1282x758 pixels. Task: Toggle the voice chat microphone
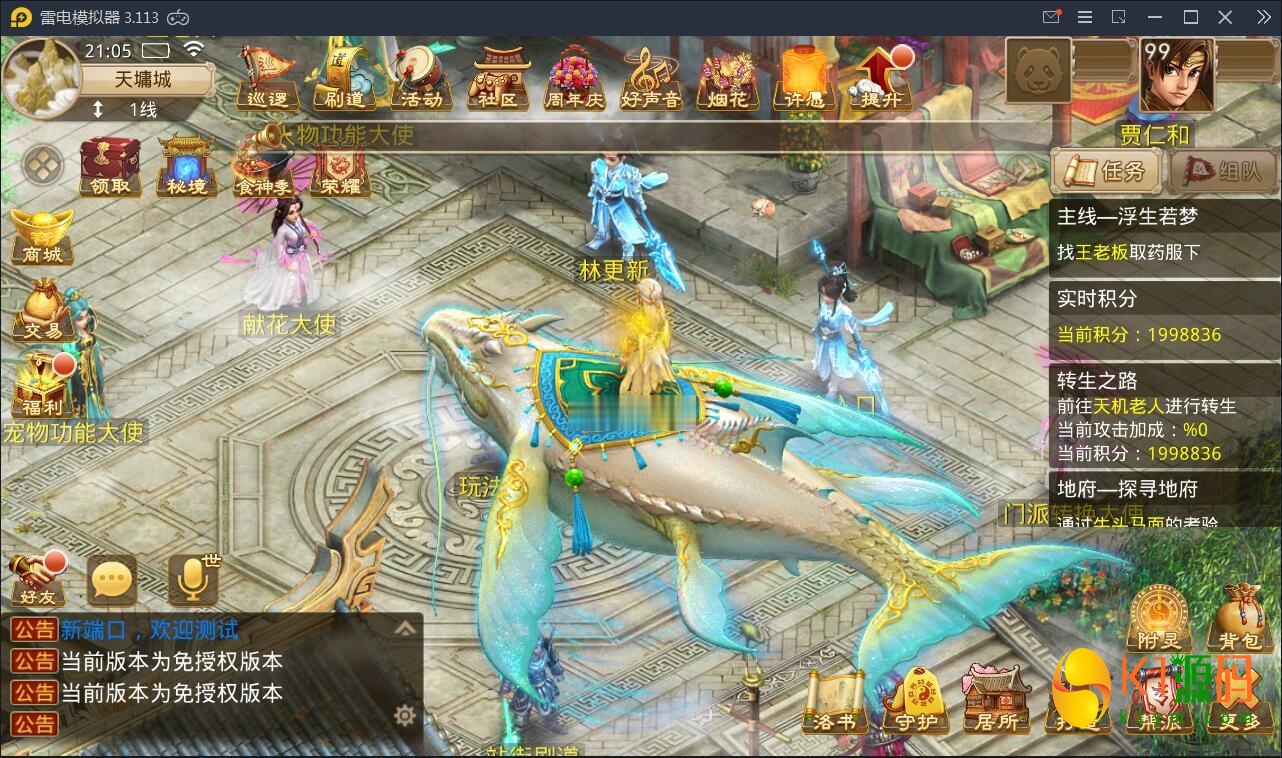[192, 580]
